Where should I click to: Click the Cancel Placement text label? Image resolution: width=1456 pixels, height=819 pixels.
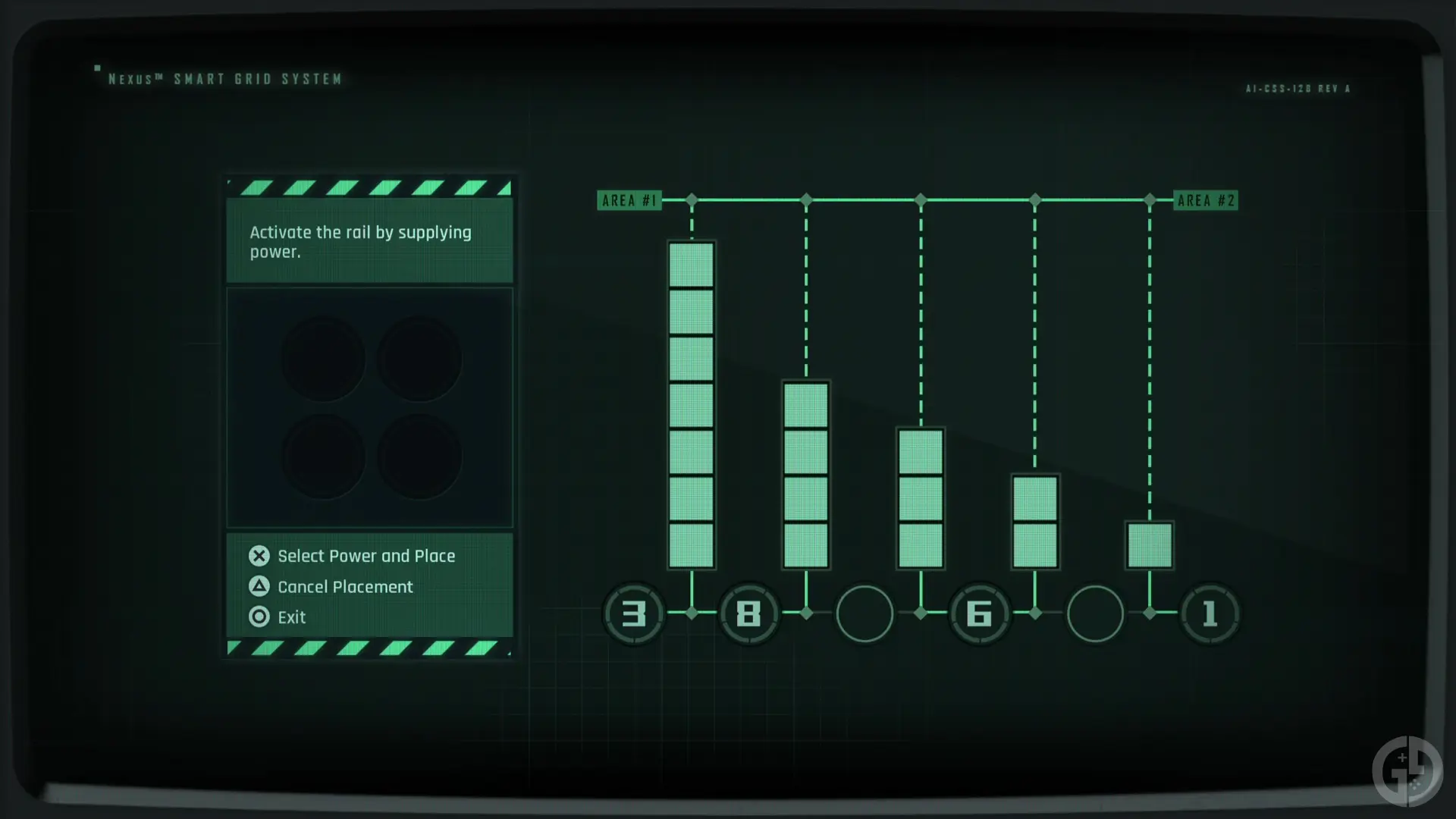[x=344, y=586]
